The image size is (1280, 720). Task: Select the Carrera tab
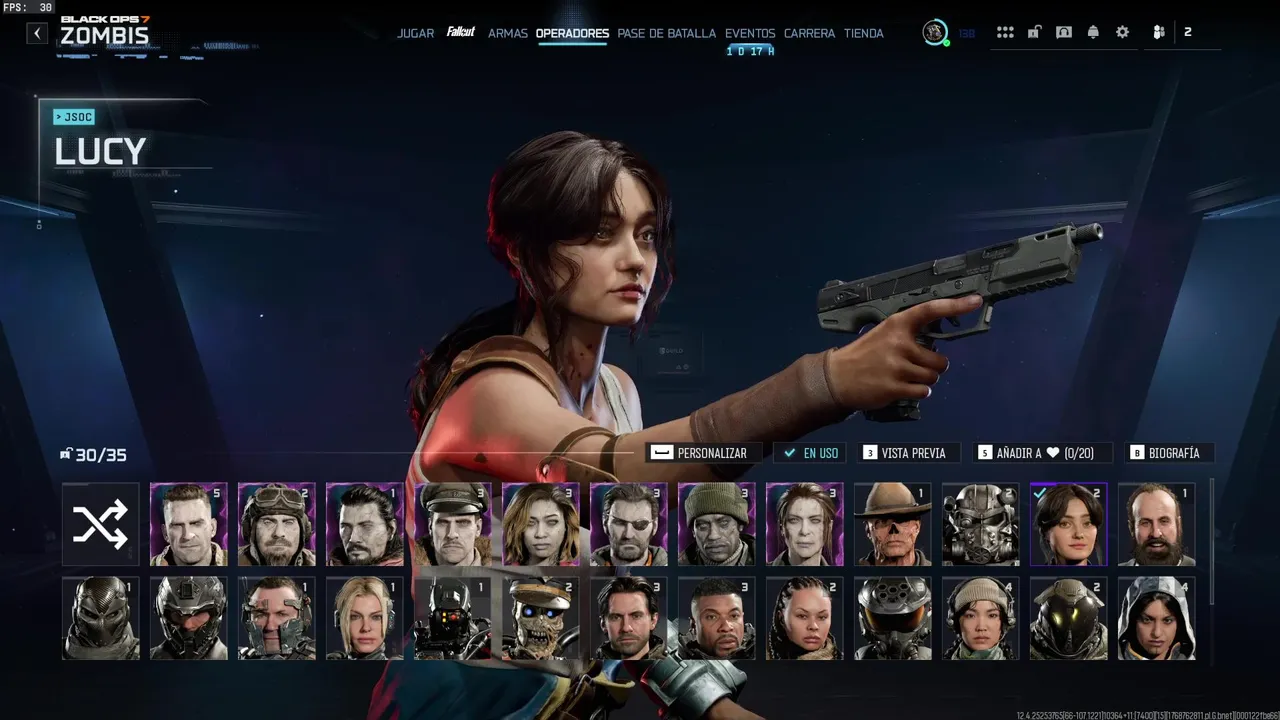tap(809, 33)
